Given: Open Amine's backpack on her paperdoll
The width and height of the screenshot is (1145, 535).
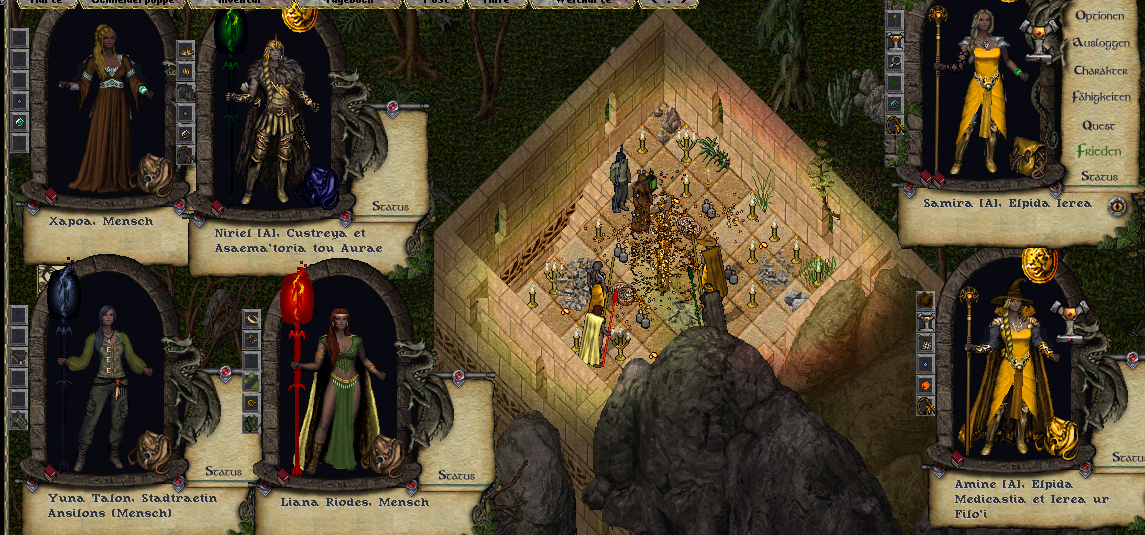Looking at the screenshot, I should (x=1058, y=434).
